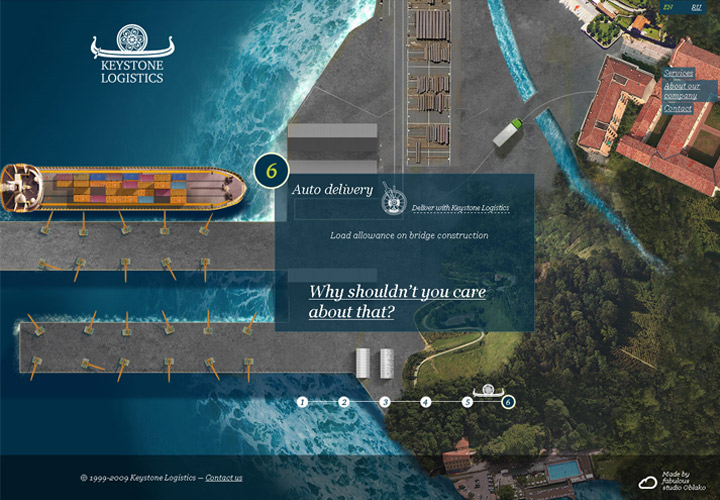Select step 2 on the timeline
The width and height of the screenshot is (720, 500).
click(x=343, y=402)
